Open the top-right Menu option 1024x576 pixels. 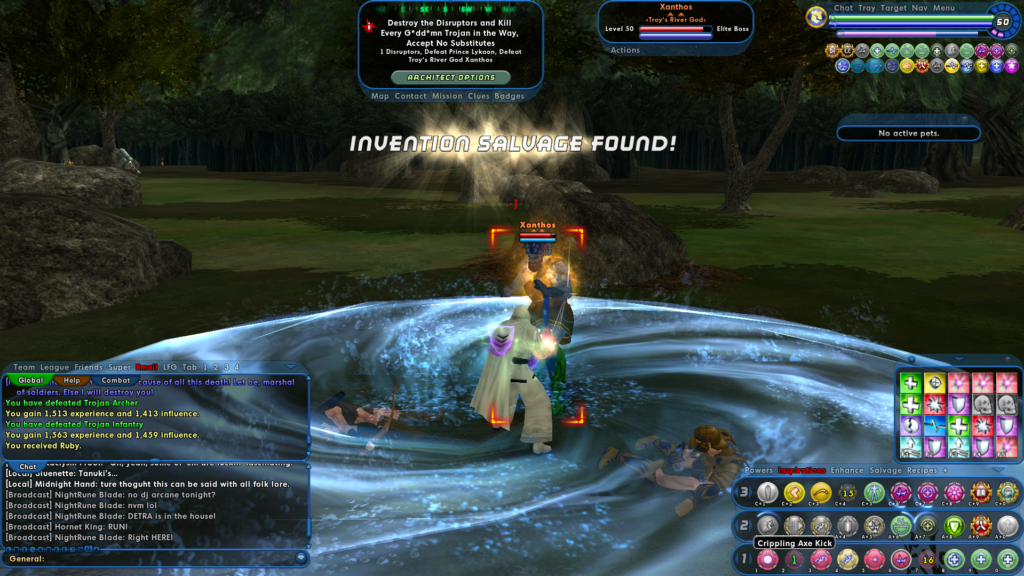(944, 8)
